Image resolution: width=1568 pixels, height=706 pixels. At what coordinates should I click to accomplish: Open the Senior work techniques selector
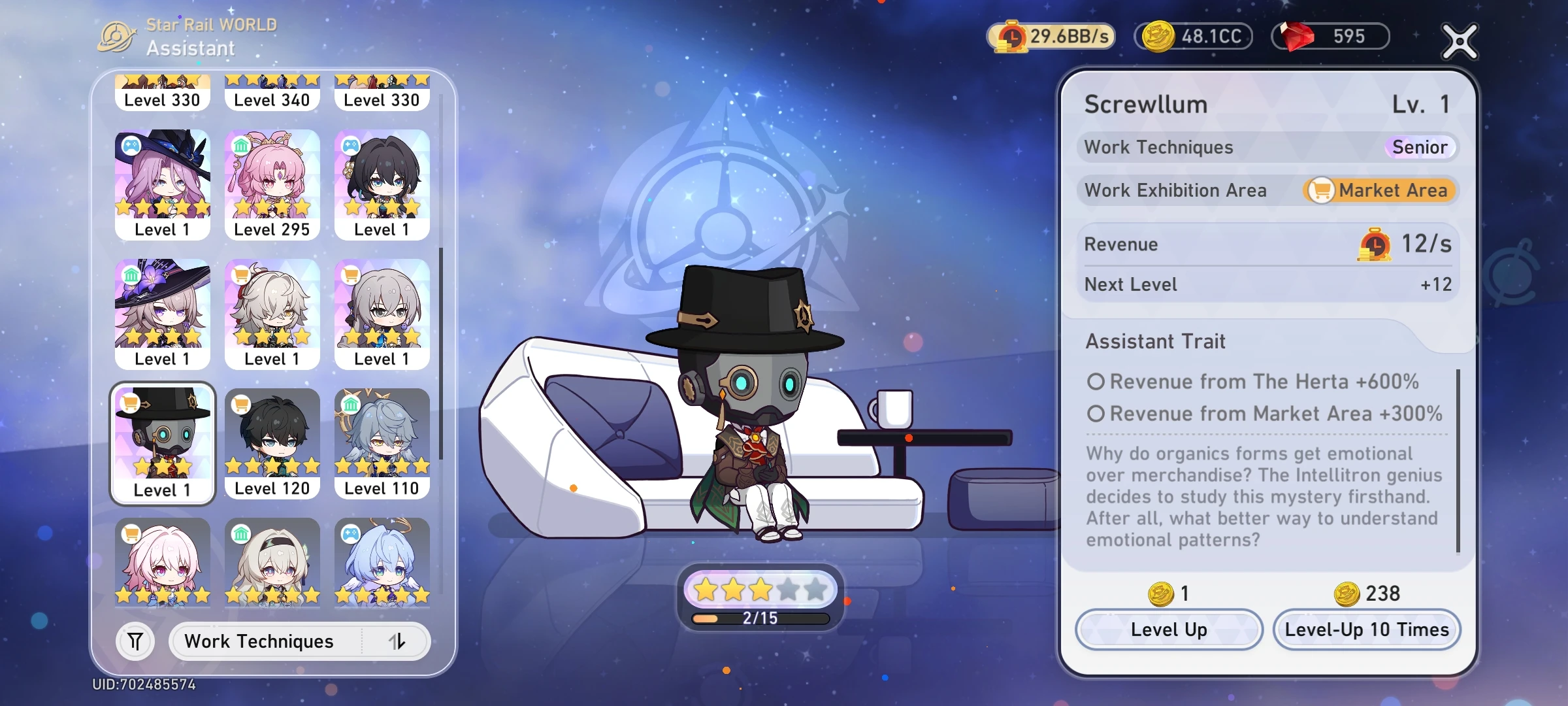[1422, 147]
